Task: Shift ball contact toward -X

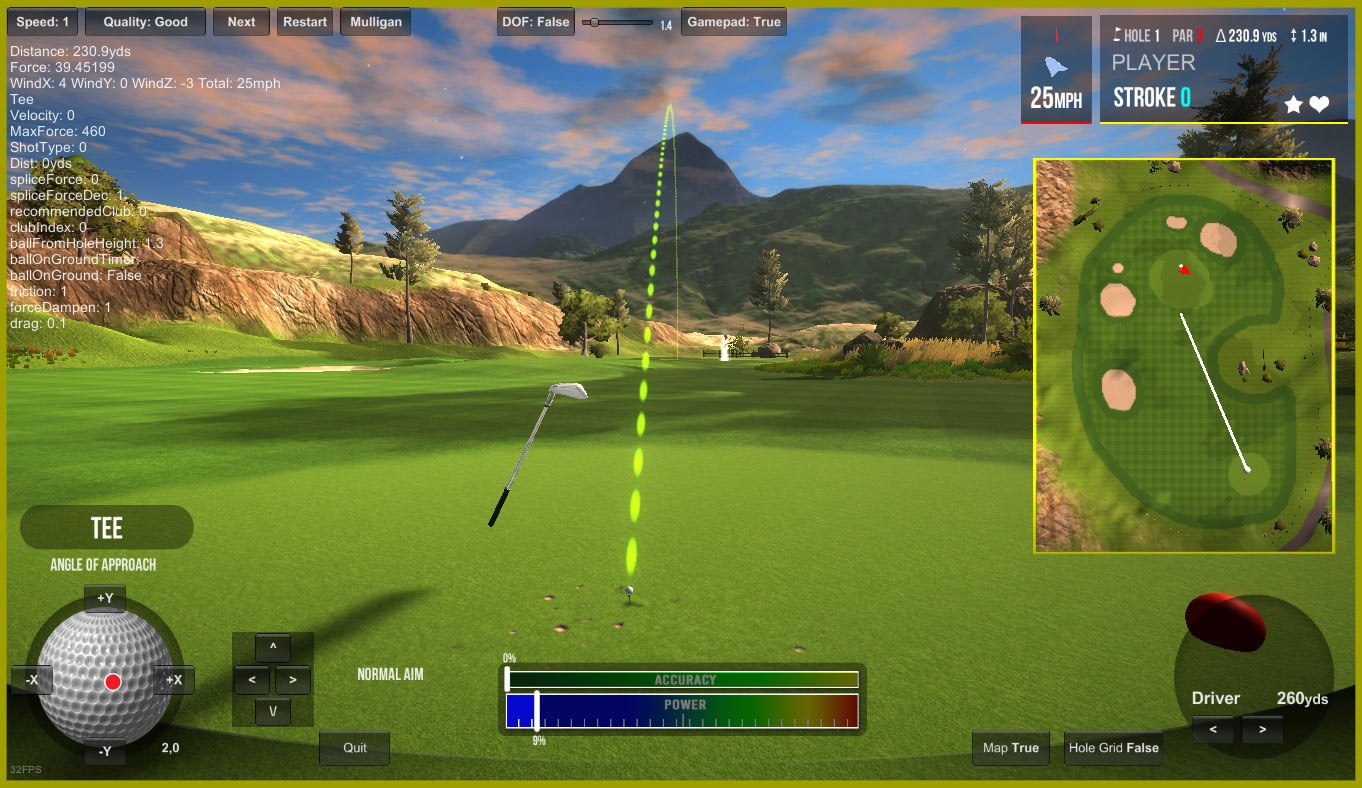Action: click(32, 680)
